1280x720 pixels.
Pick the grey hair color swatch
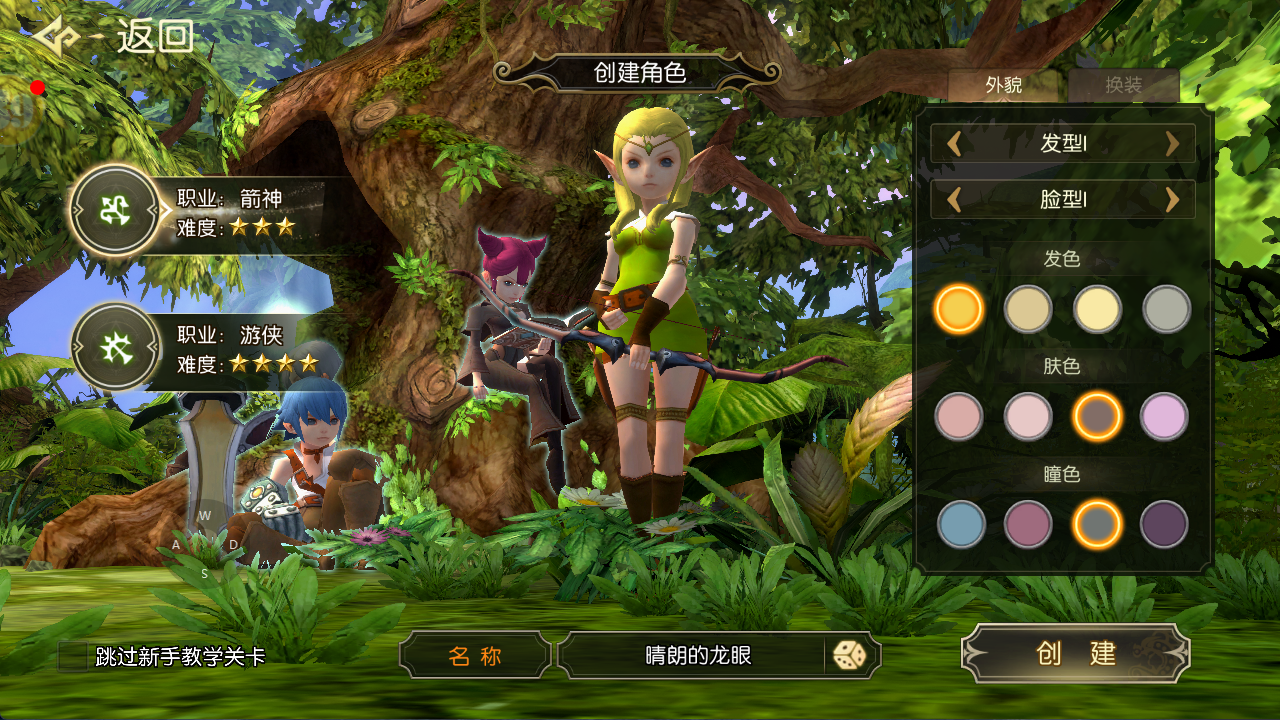pos(1166,309)
